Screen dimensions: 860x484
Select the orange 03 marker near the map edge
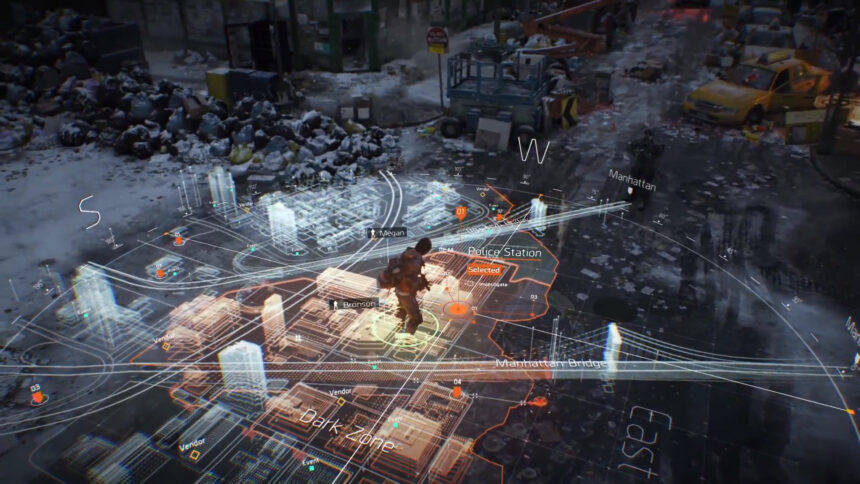click(x=37, y=397)
